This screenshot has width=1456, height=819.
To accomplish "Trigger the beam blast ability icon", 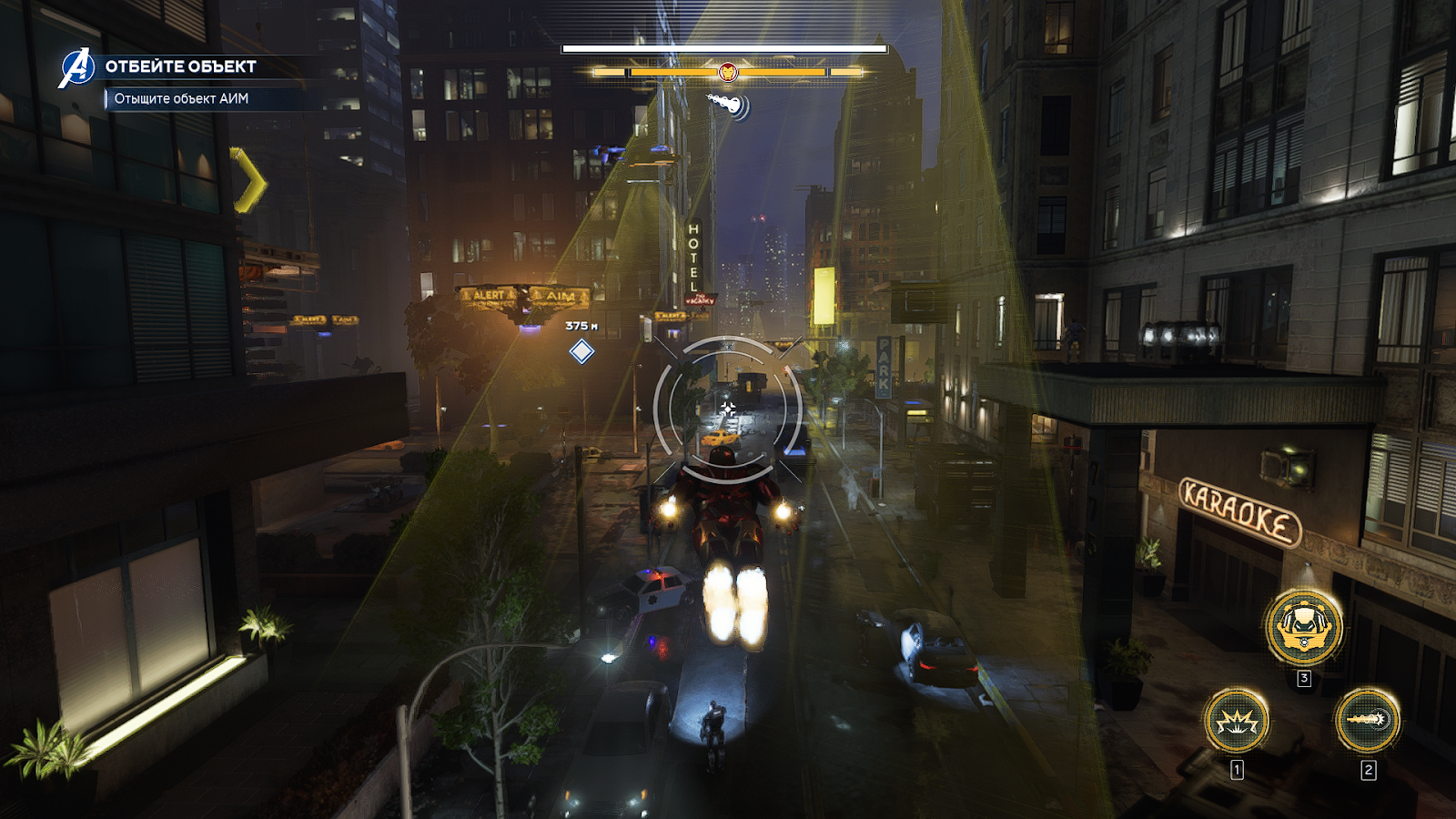I will click(x=1367, y=720).
